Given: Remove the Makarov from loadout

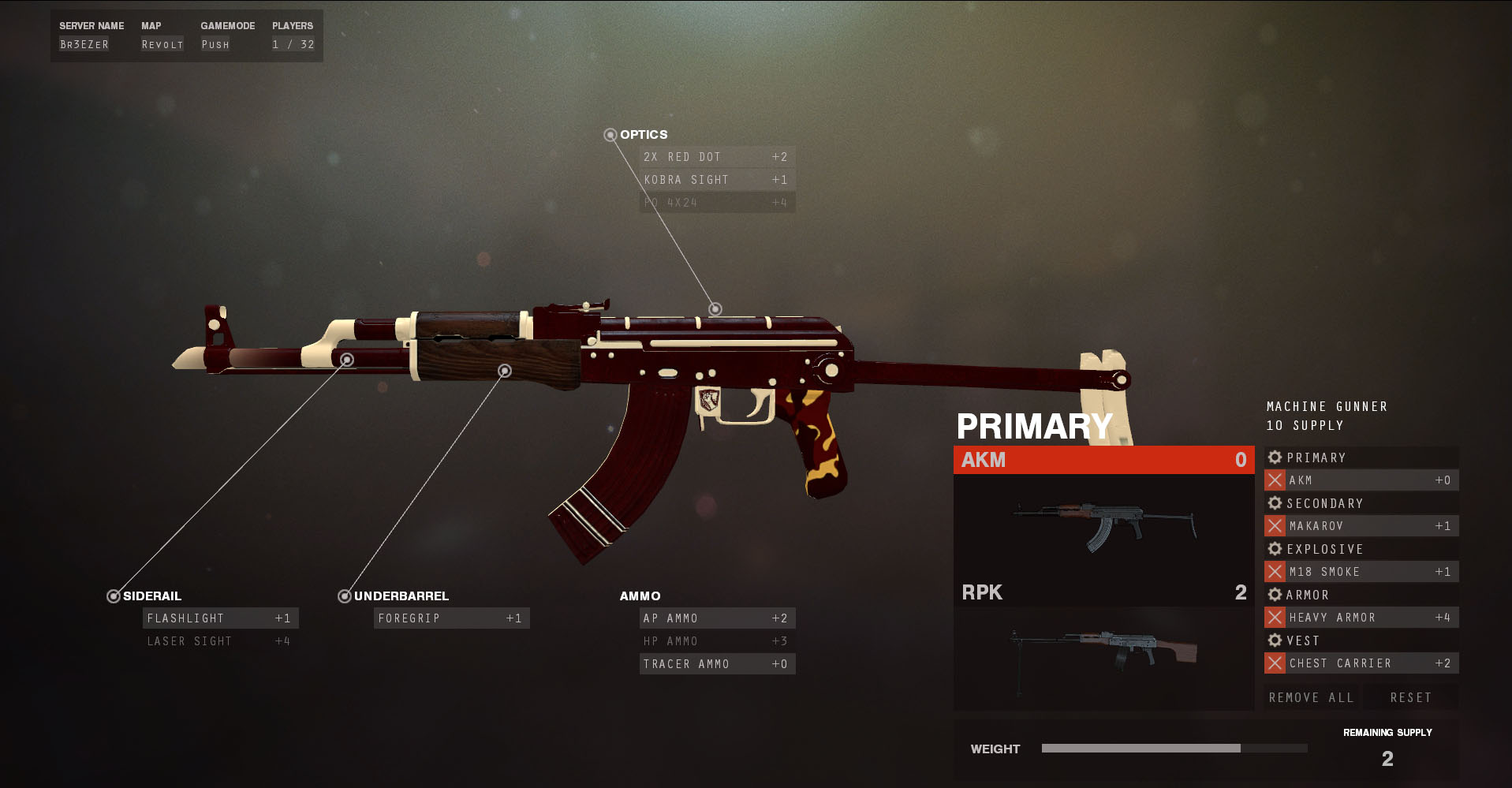Looking at the screenshot, I should click(1275, 526).
